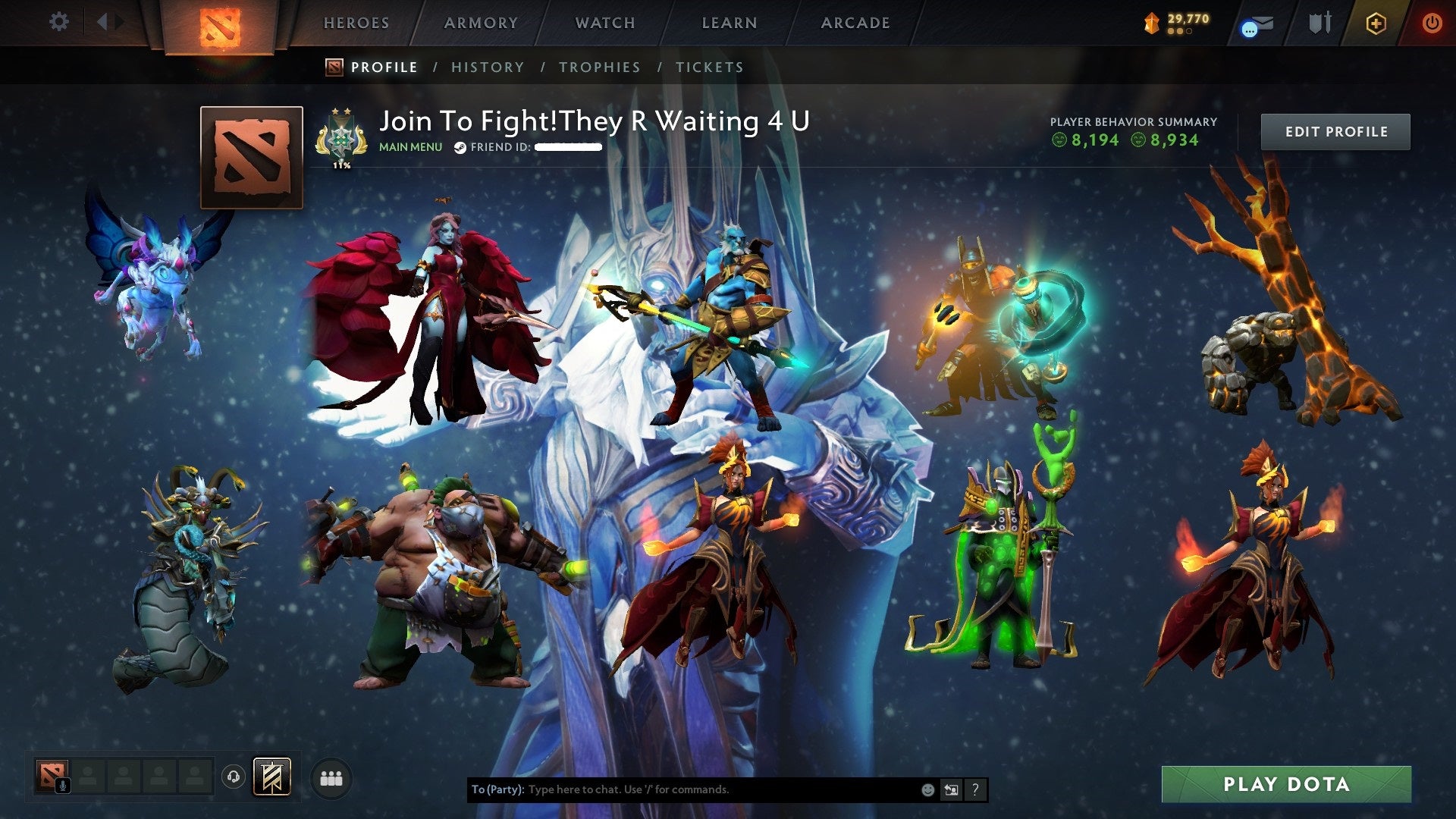Switch to the HISTORY tab

pos(488,67)
